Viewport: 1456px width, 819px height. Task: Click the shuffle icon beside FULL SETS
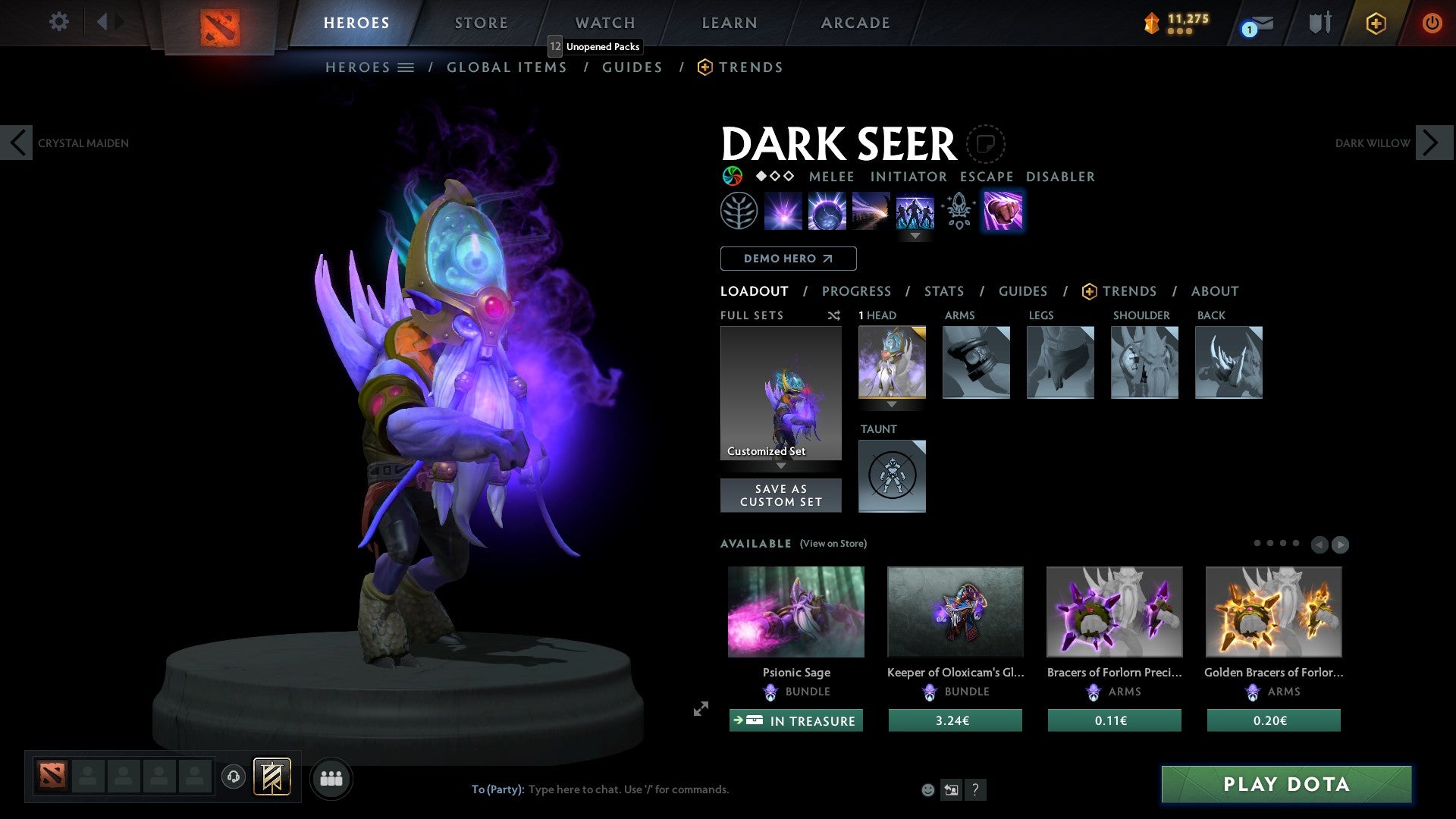coord(833,315)
